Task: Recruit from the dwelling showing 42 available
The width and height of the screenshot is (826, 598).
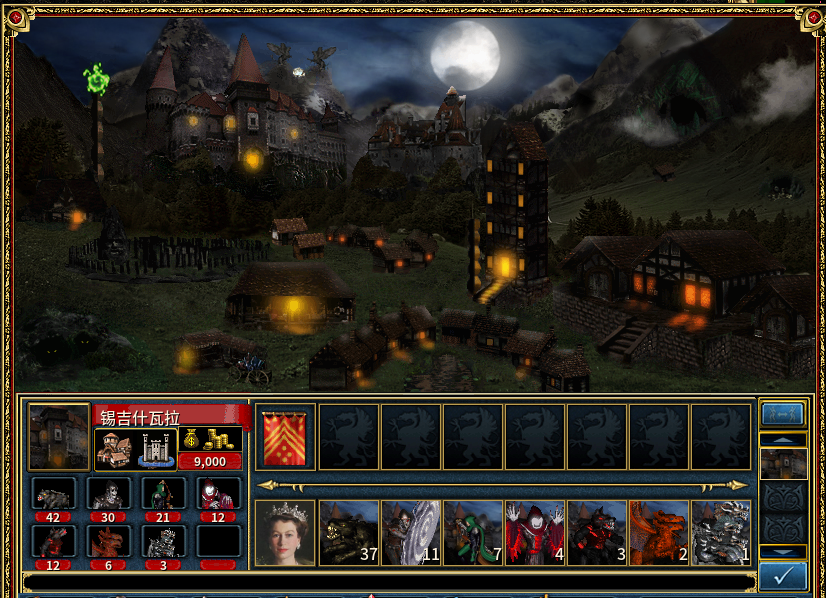Action: pyautogui.click(x=54, y=494)
